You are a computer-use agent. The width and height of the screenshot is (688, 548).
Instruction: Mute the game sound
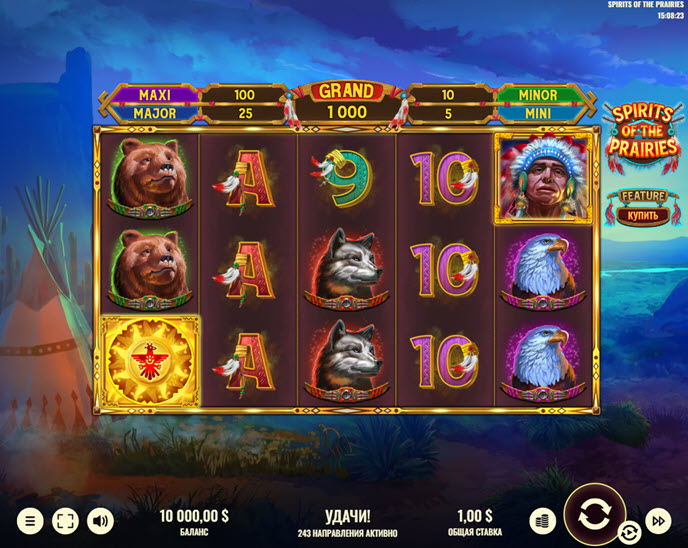100,520
